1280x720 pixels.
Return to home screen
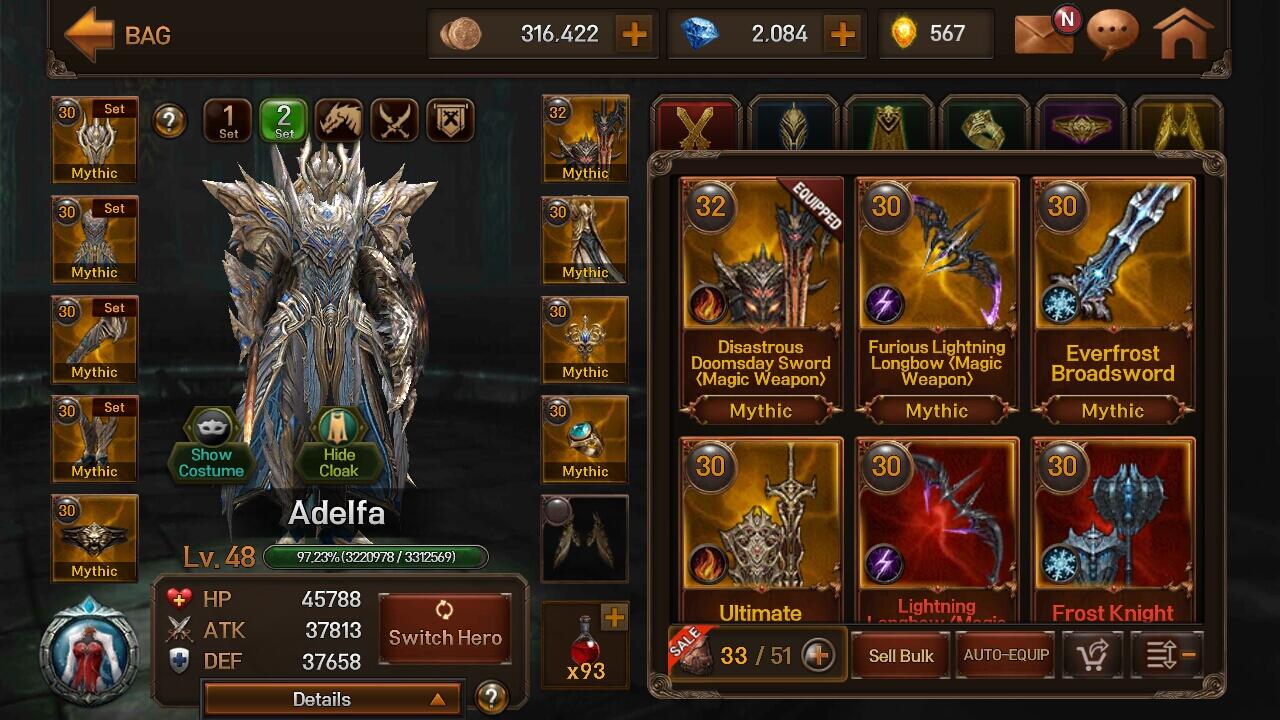(1184, 34)
